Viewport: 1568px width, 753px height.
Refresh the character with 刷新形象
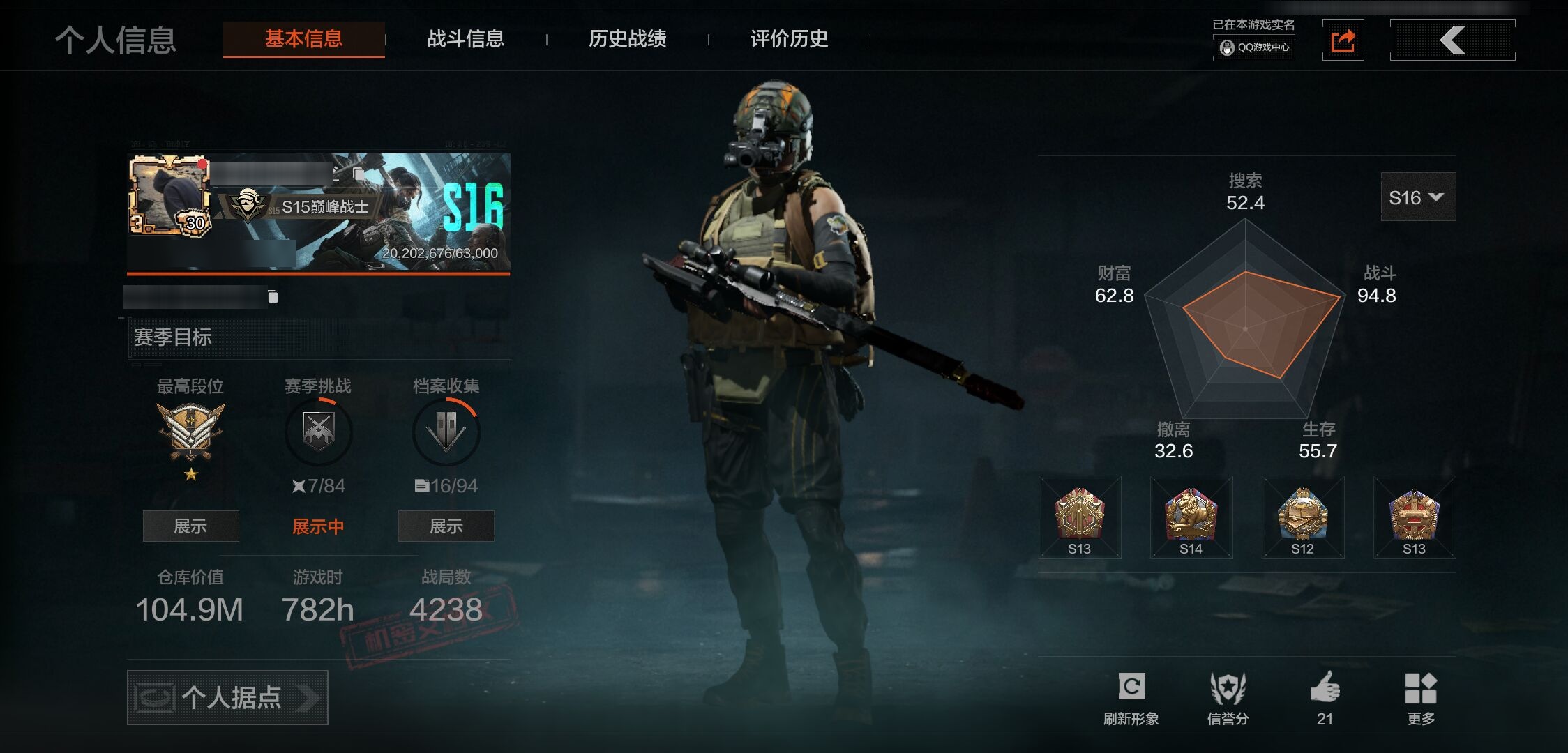(x=1131, y=698)
